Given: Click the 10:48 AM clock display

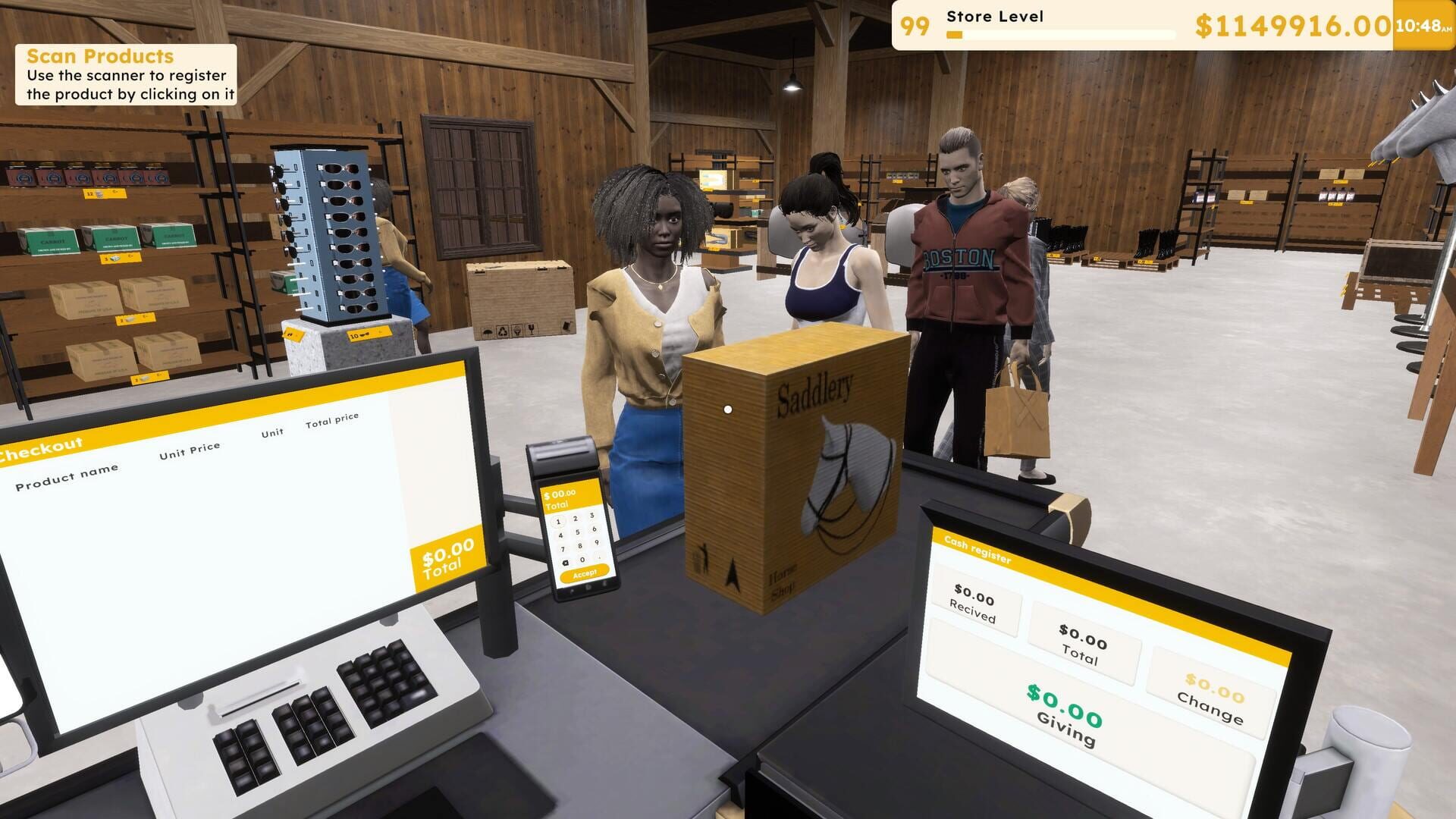Looking at the screenshot, I should 1421,25.
